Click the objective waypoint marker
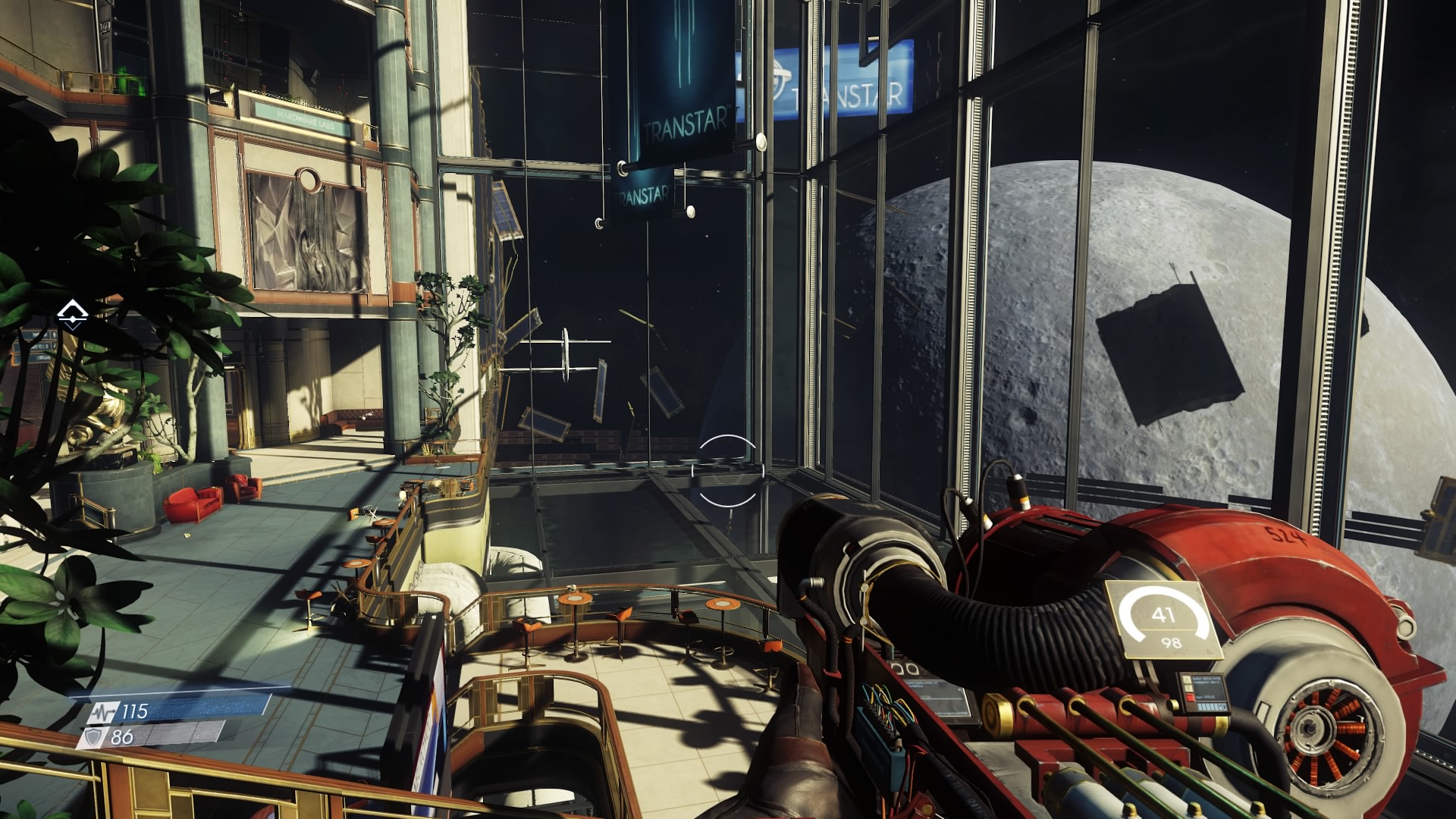 73,313
